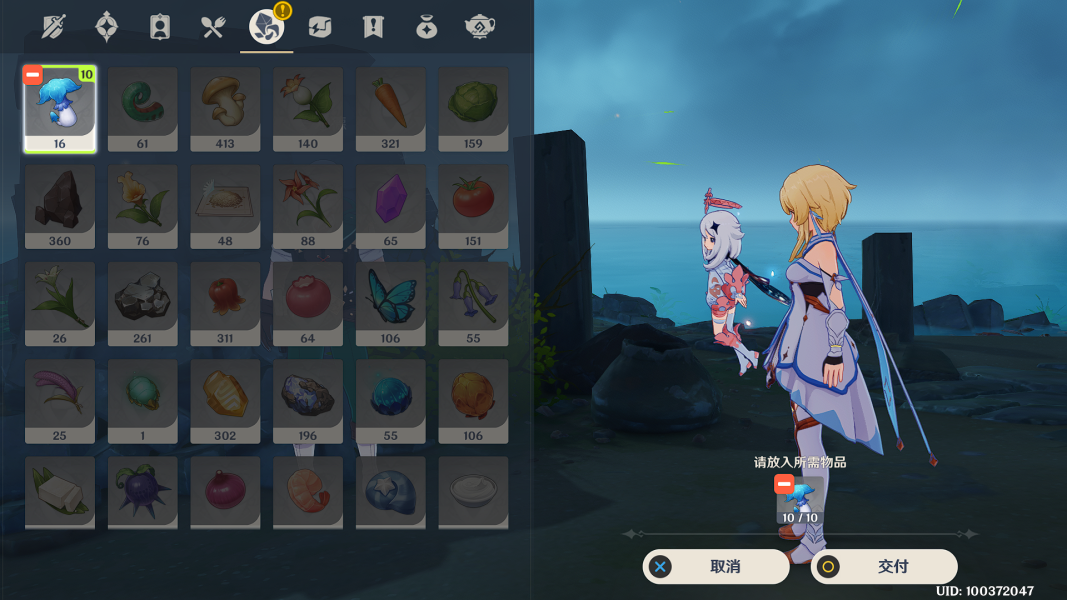Choose the red onion slot
Viewport: 1067px width, 600px height.
click(x=225, y=492)
